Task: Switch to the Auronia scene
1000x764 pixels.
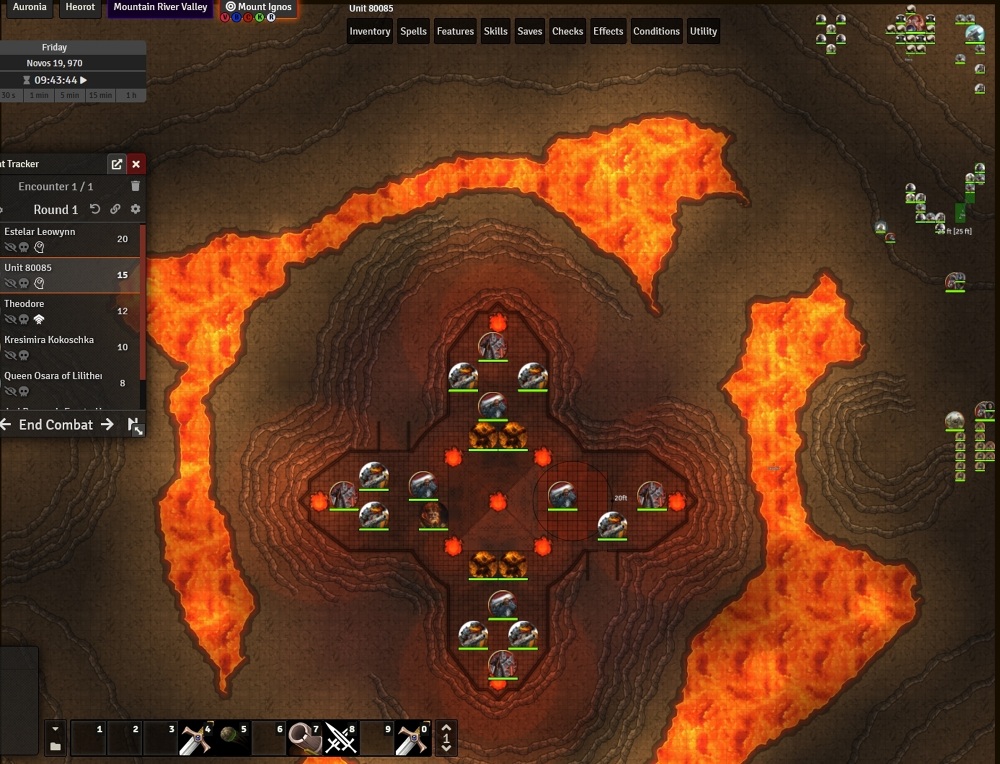Action: click(29, 7)
